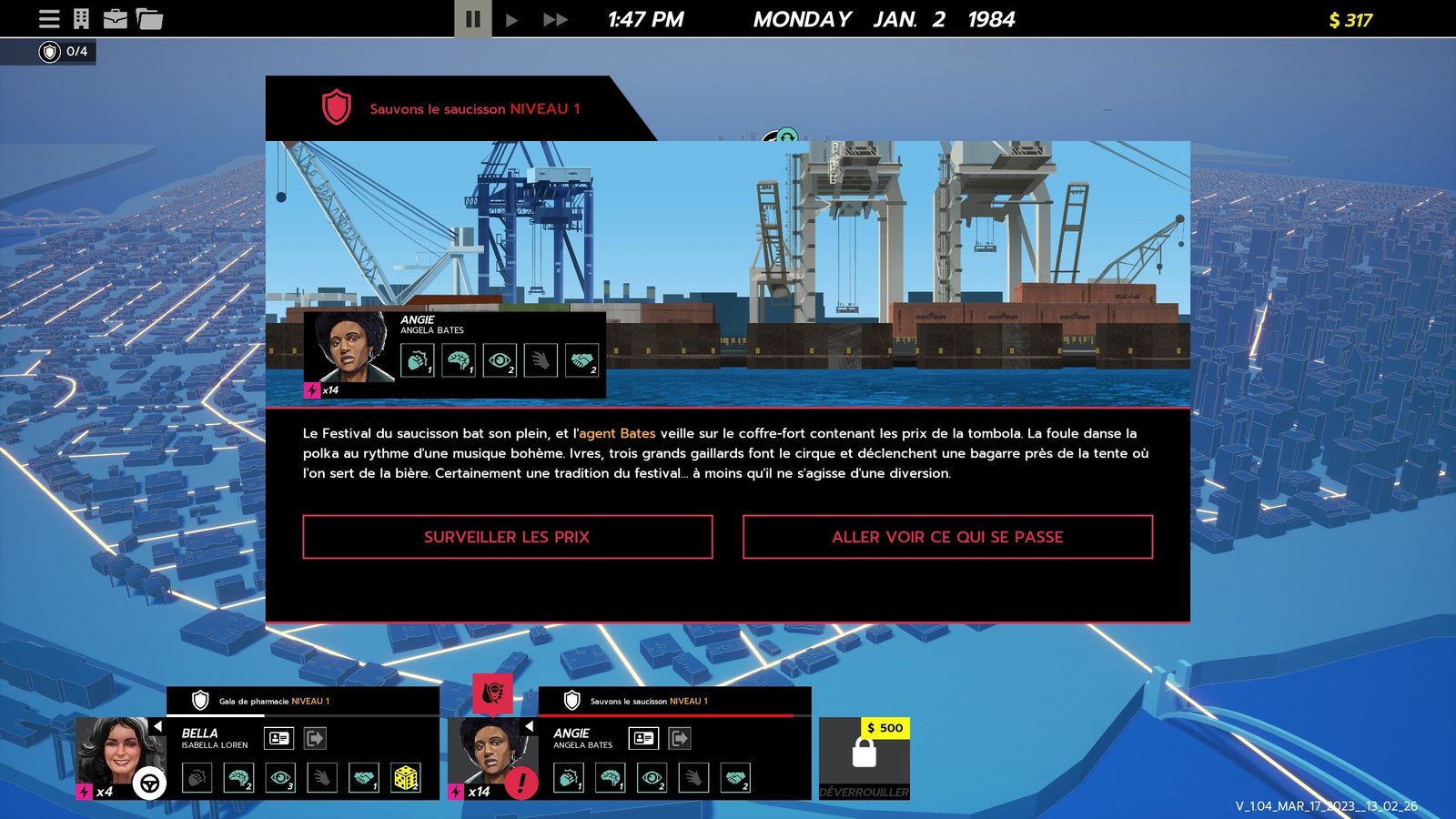Pause the game time

[x=473, y=19]
